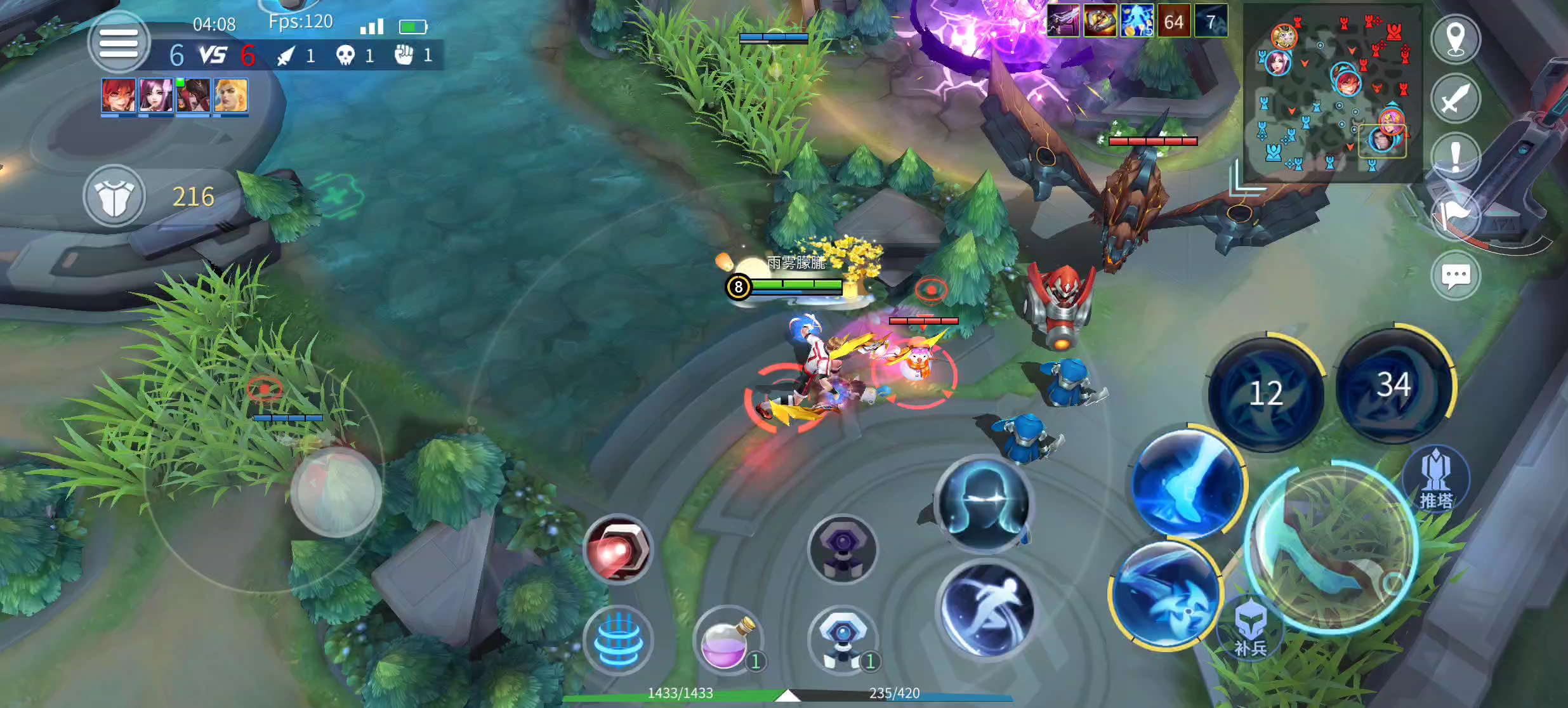1568x708 pixels.
Task: Select the red-haired teammate portrait
Action: point(119,96)
